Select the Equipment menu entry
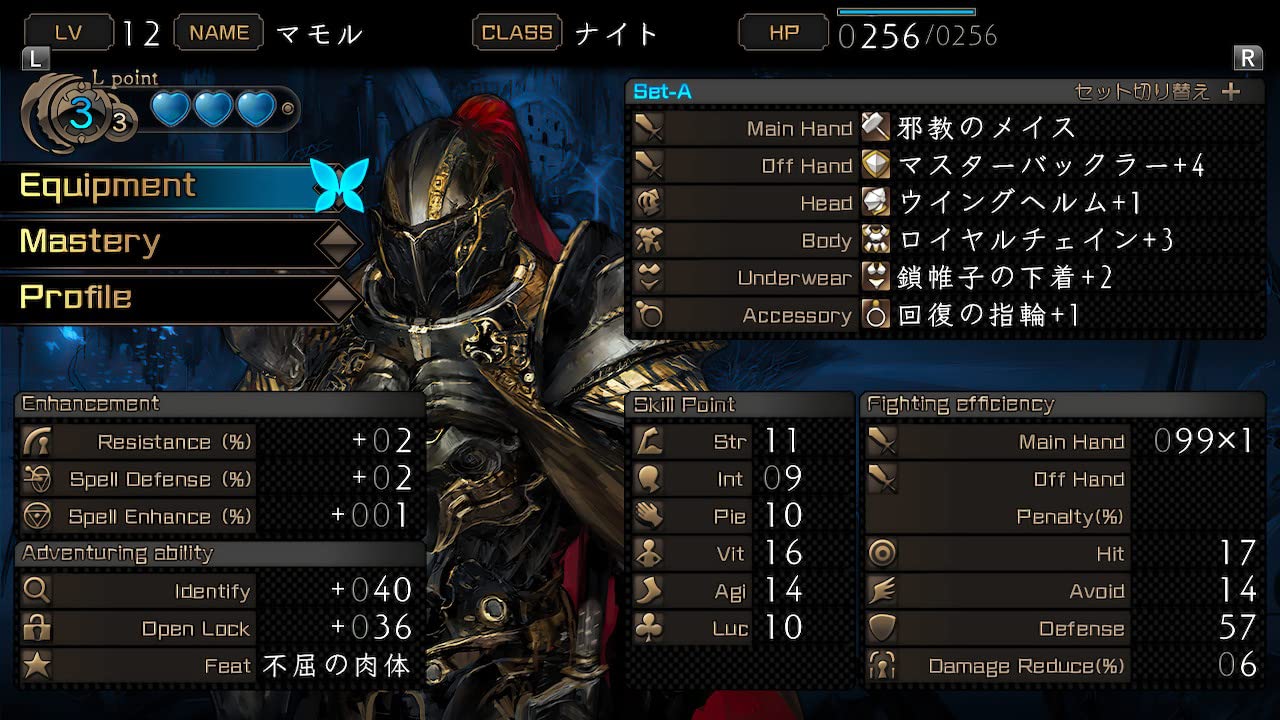This screenshot has height=720, width=1280. [108, 186]
